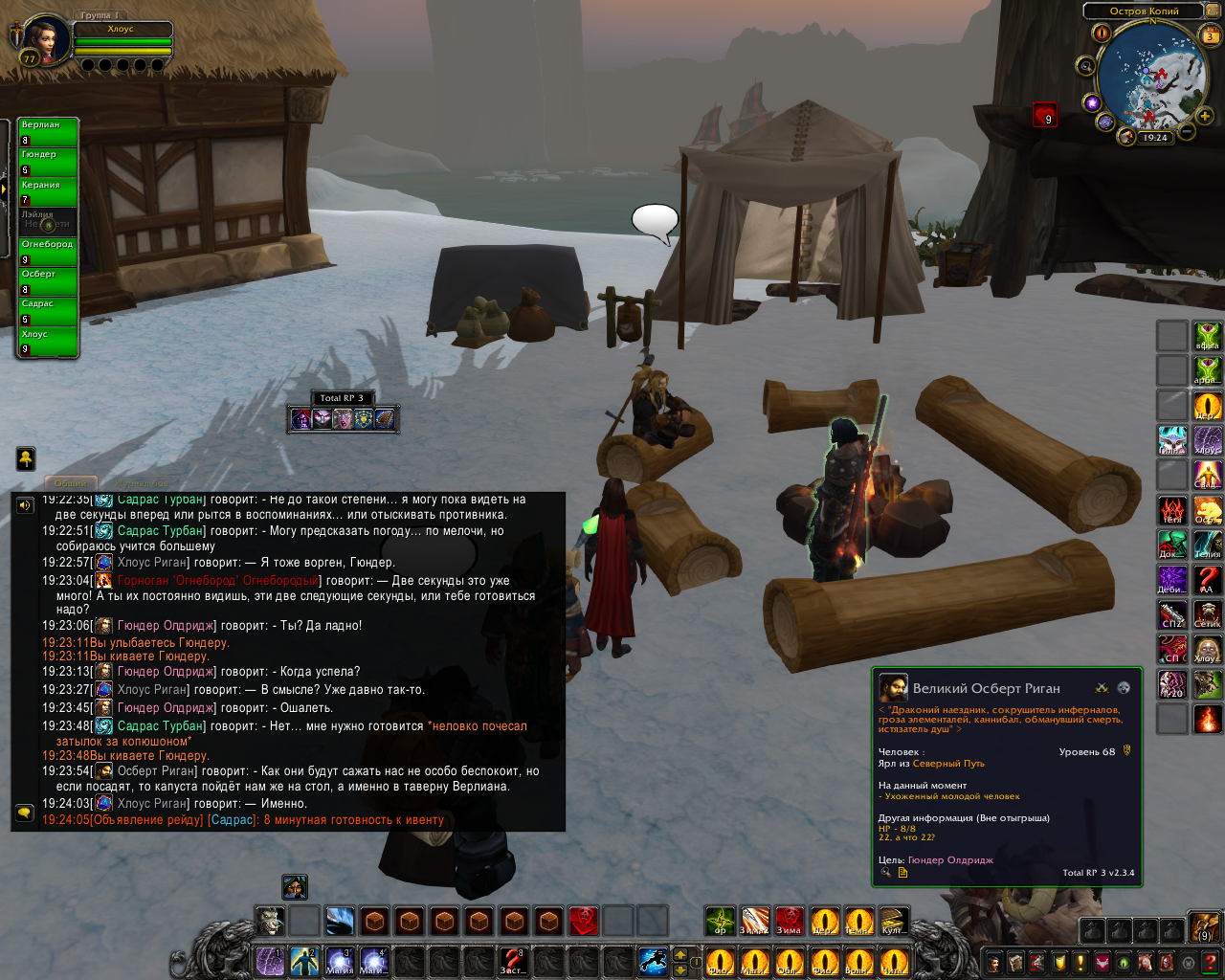Activate the action button labeled Зима
Screen dimensions: 1225x980
coord(789,921)
